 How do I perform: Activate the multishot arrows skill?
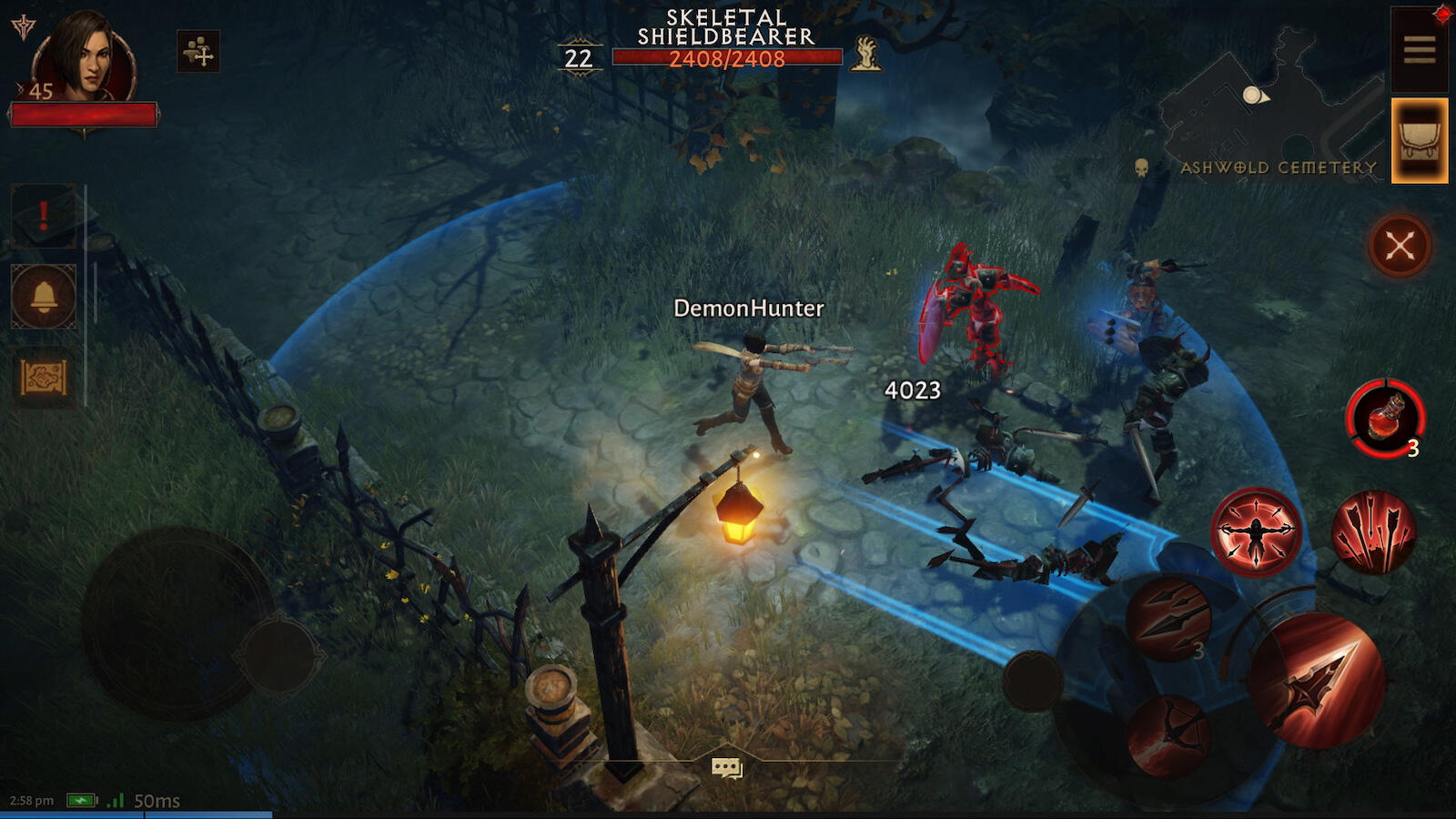pos(1373,532)
